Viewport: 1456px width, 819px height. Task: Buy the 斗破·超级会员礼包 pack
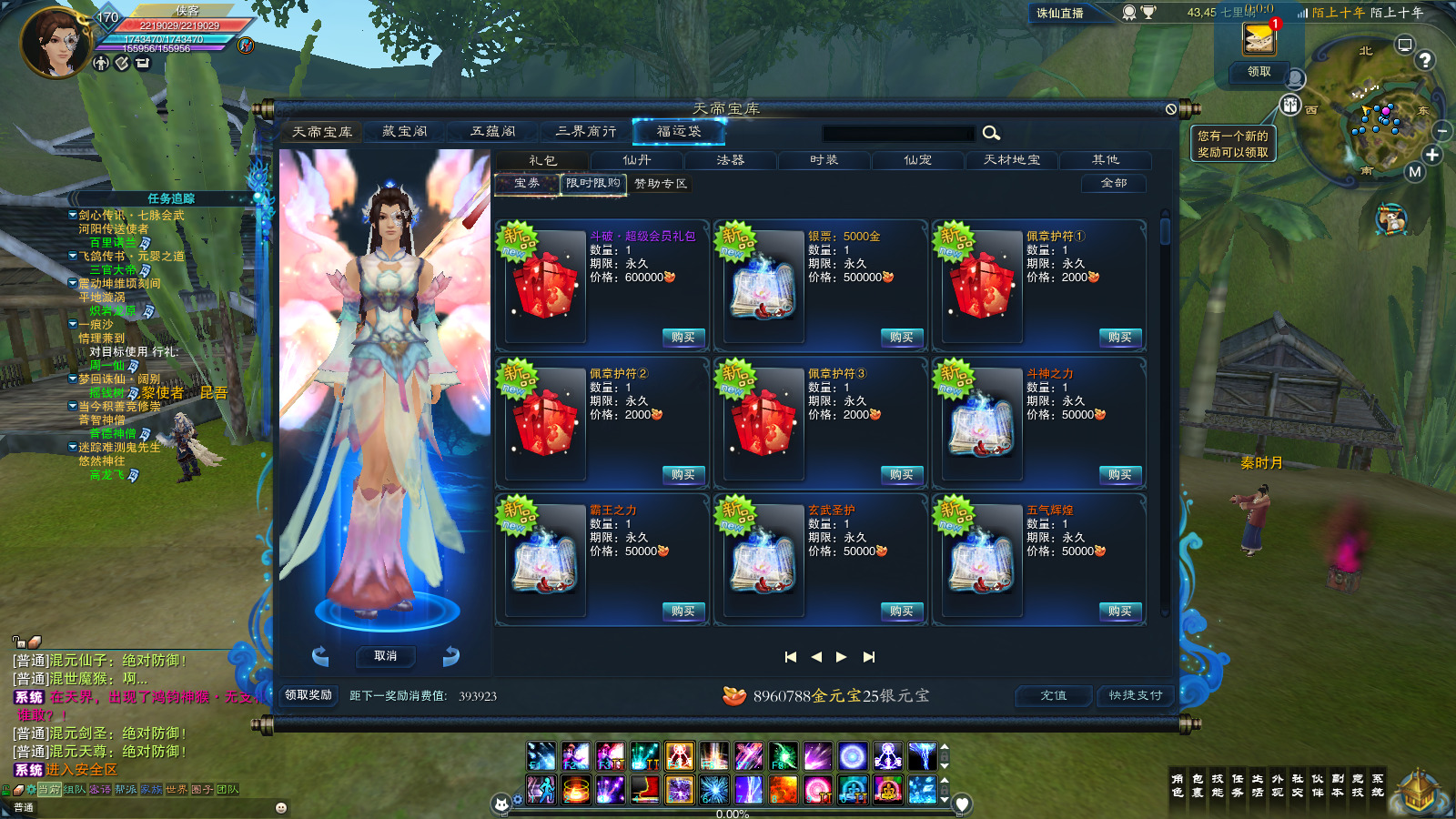click(x=682, y=338)
